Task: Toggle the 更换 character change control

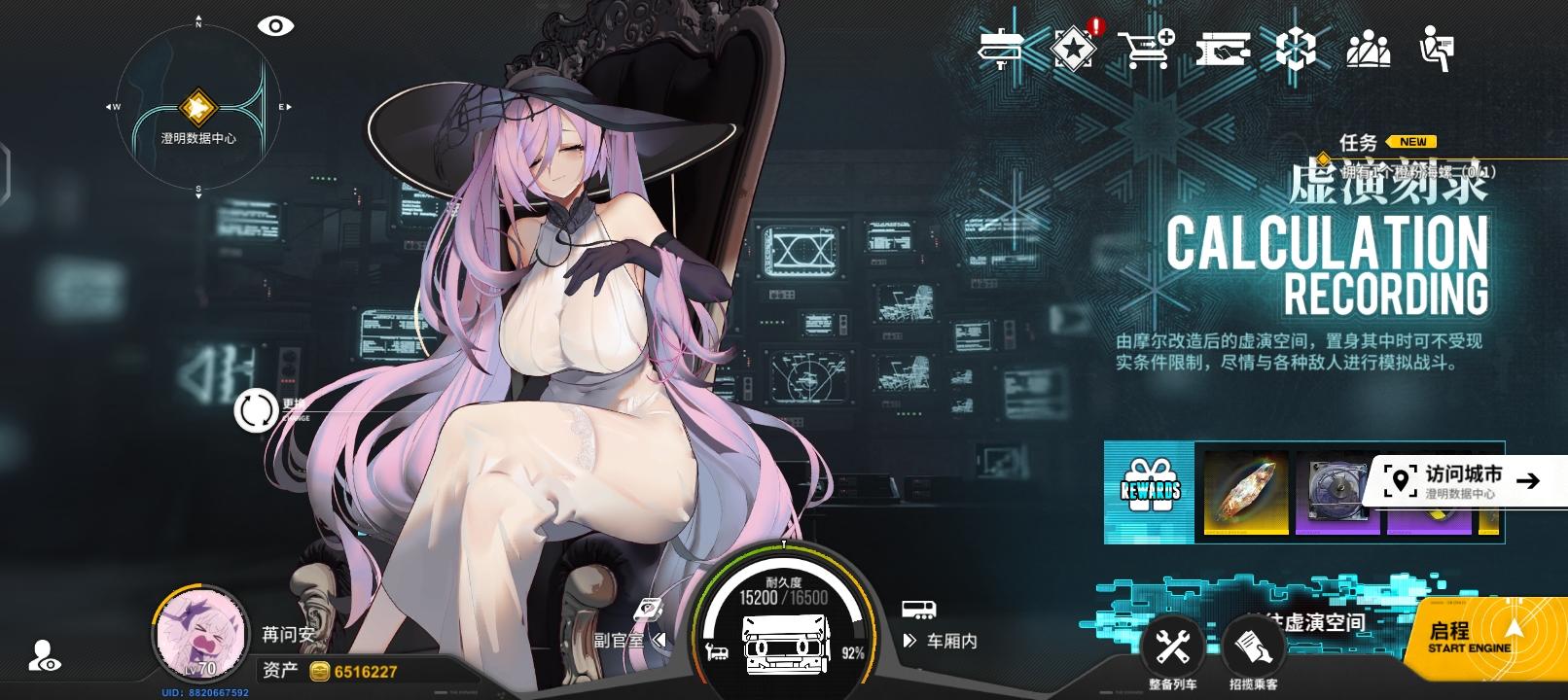Action: click(x=255, y=411)
